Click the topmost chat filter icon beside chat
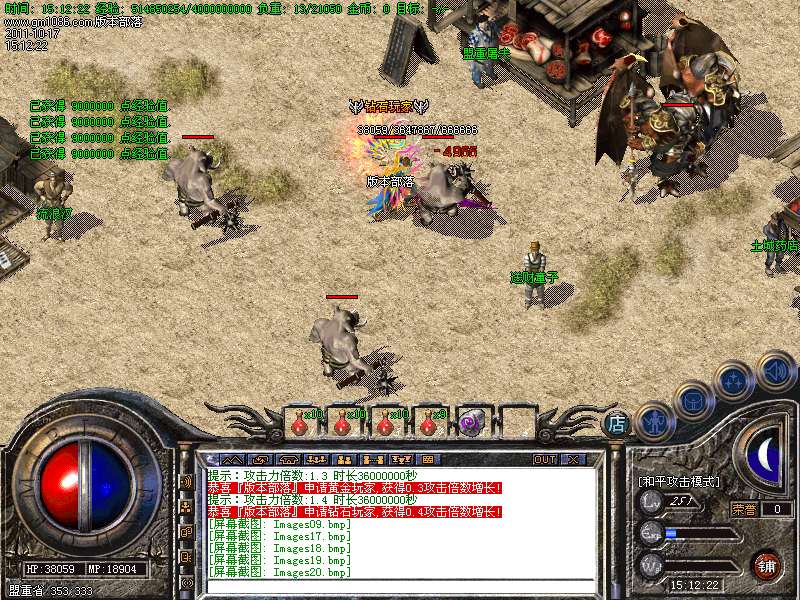The width and height of the screenshot is (800, 600). click(x=186, y=482)
